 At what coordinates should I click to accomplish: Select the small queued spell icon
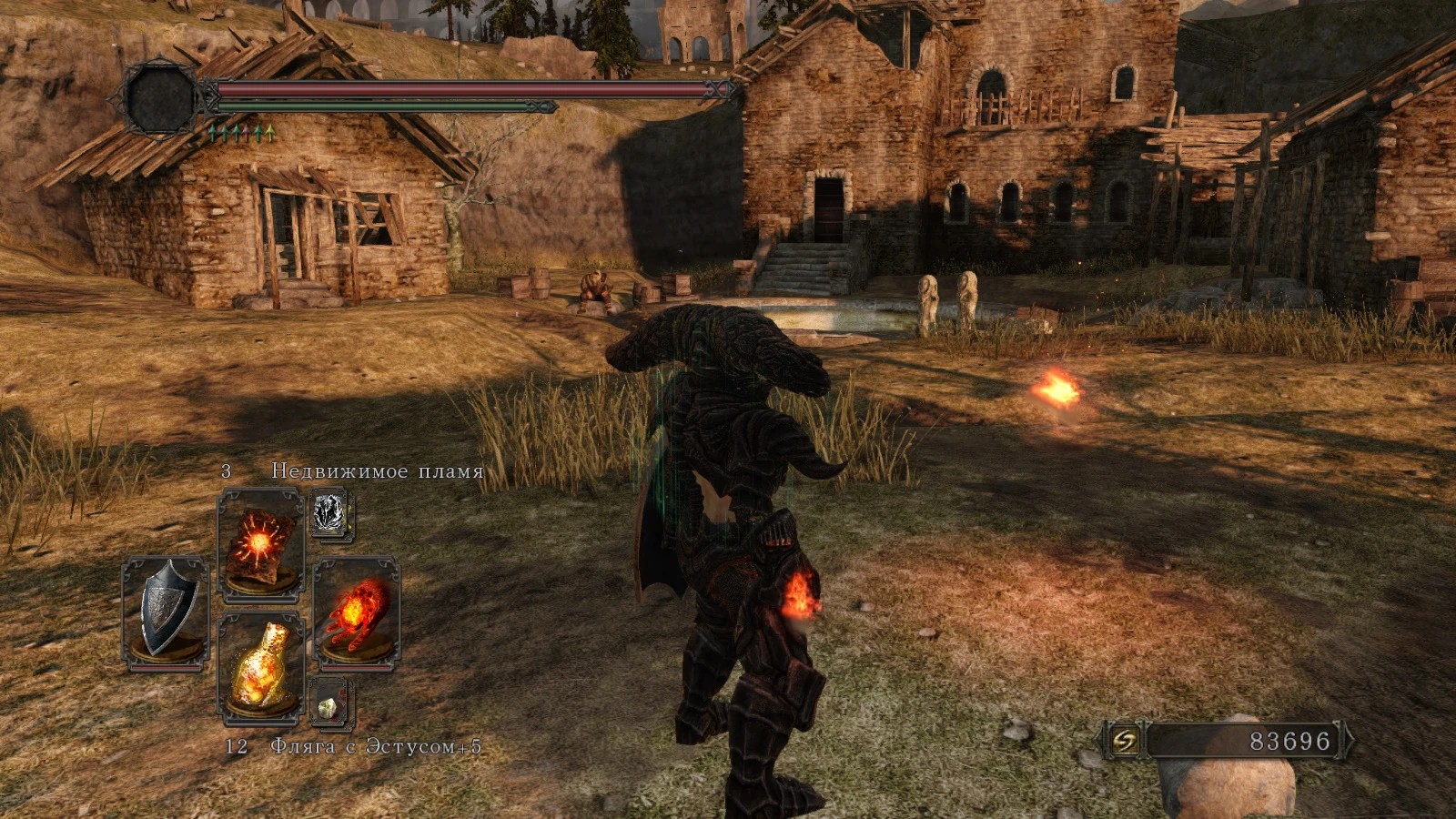click(x=329, y=515)
